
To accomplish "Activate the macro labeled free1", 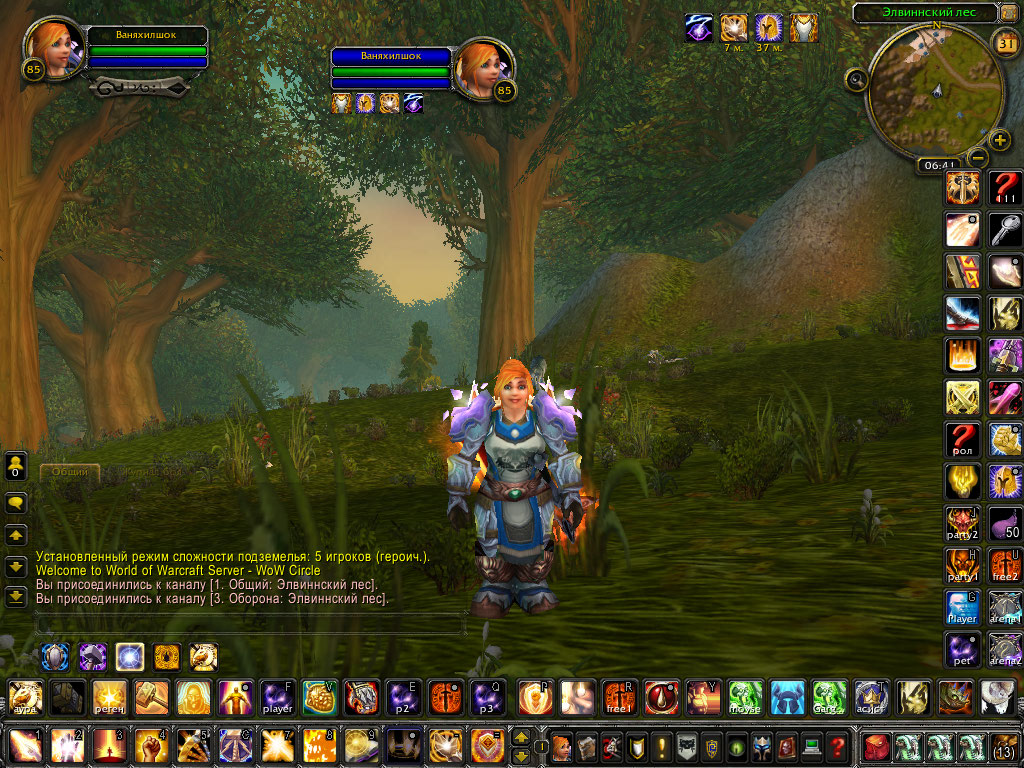I will tap(619, 696).
